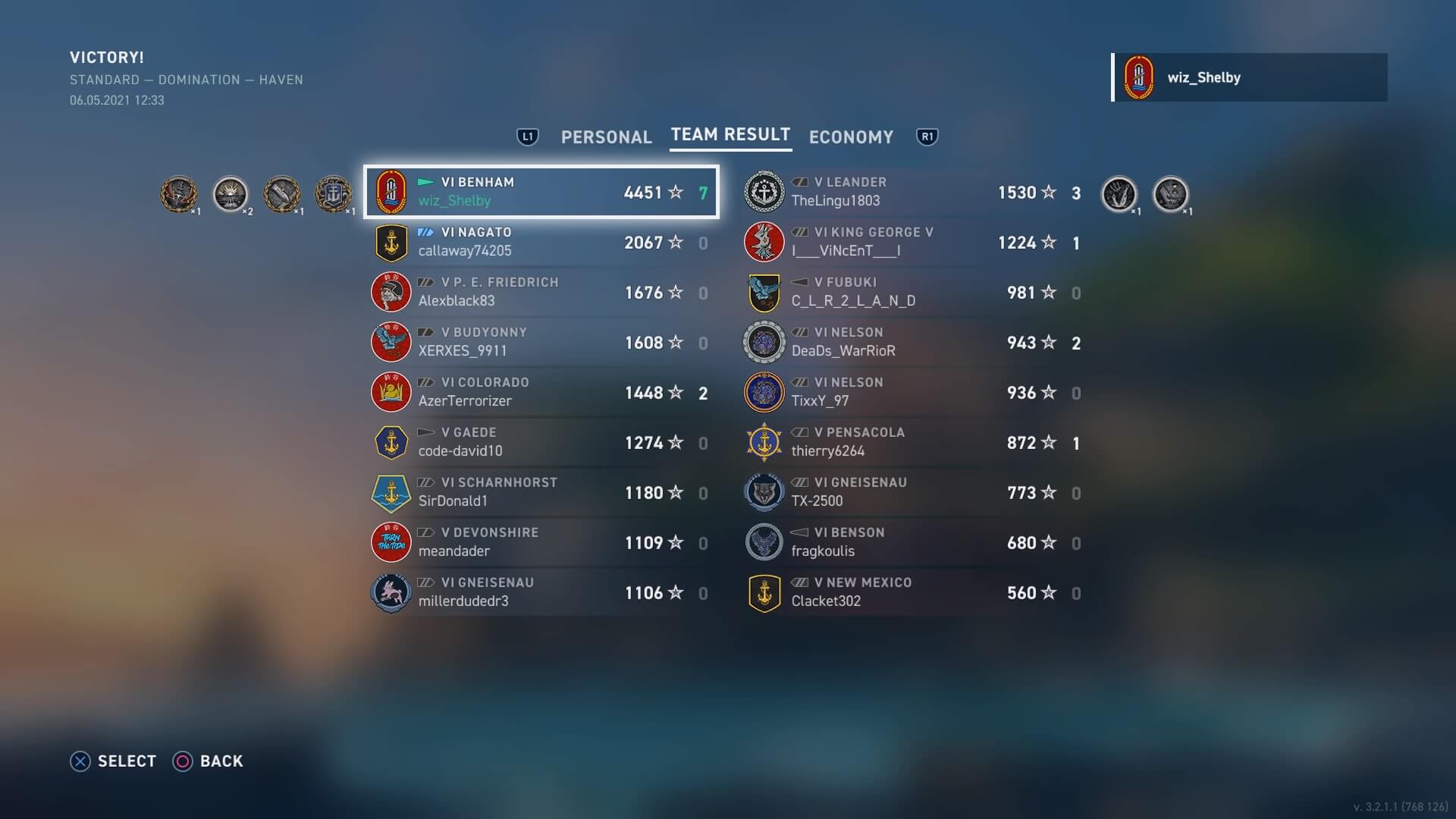Select the shell projectile medal near Benham row
This screenshot has width=1456, height=819.
click(x=282, y=193)
